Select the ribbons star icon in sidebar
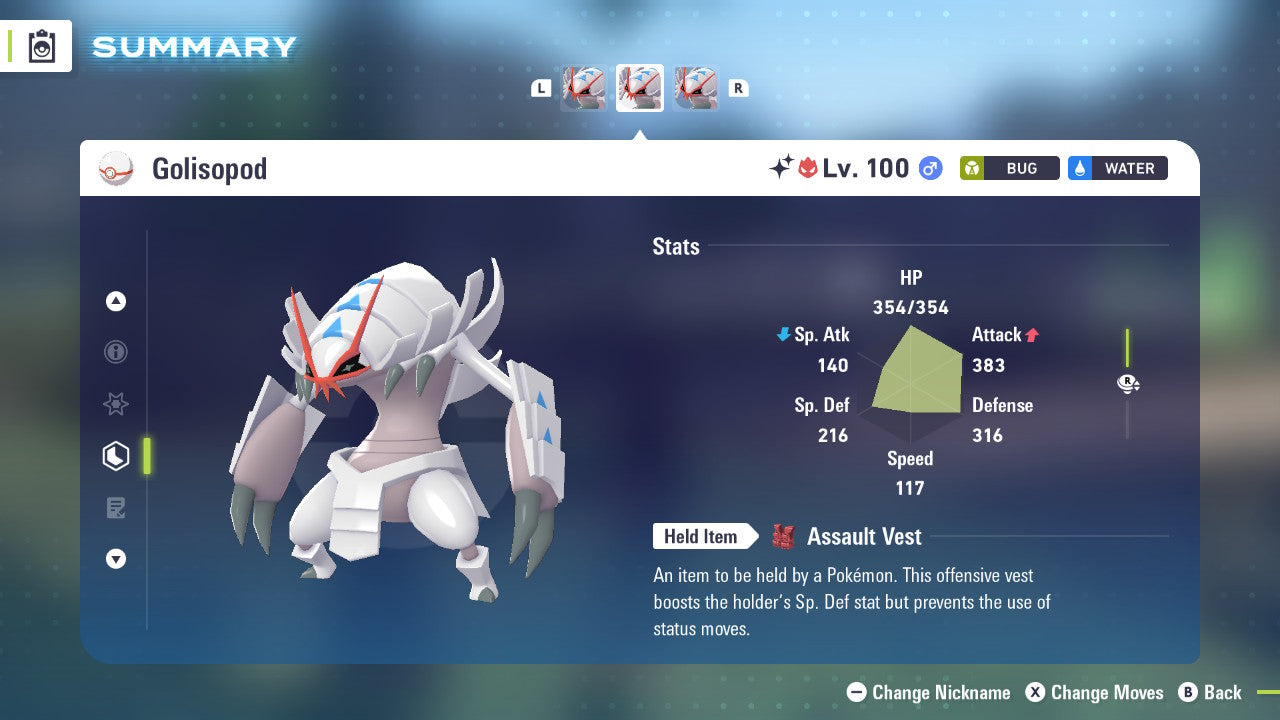1280x720 pixels. click(x=116, y=404)
